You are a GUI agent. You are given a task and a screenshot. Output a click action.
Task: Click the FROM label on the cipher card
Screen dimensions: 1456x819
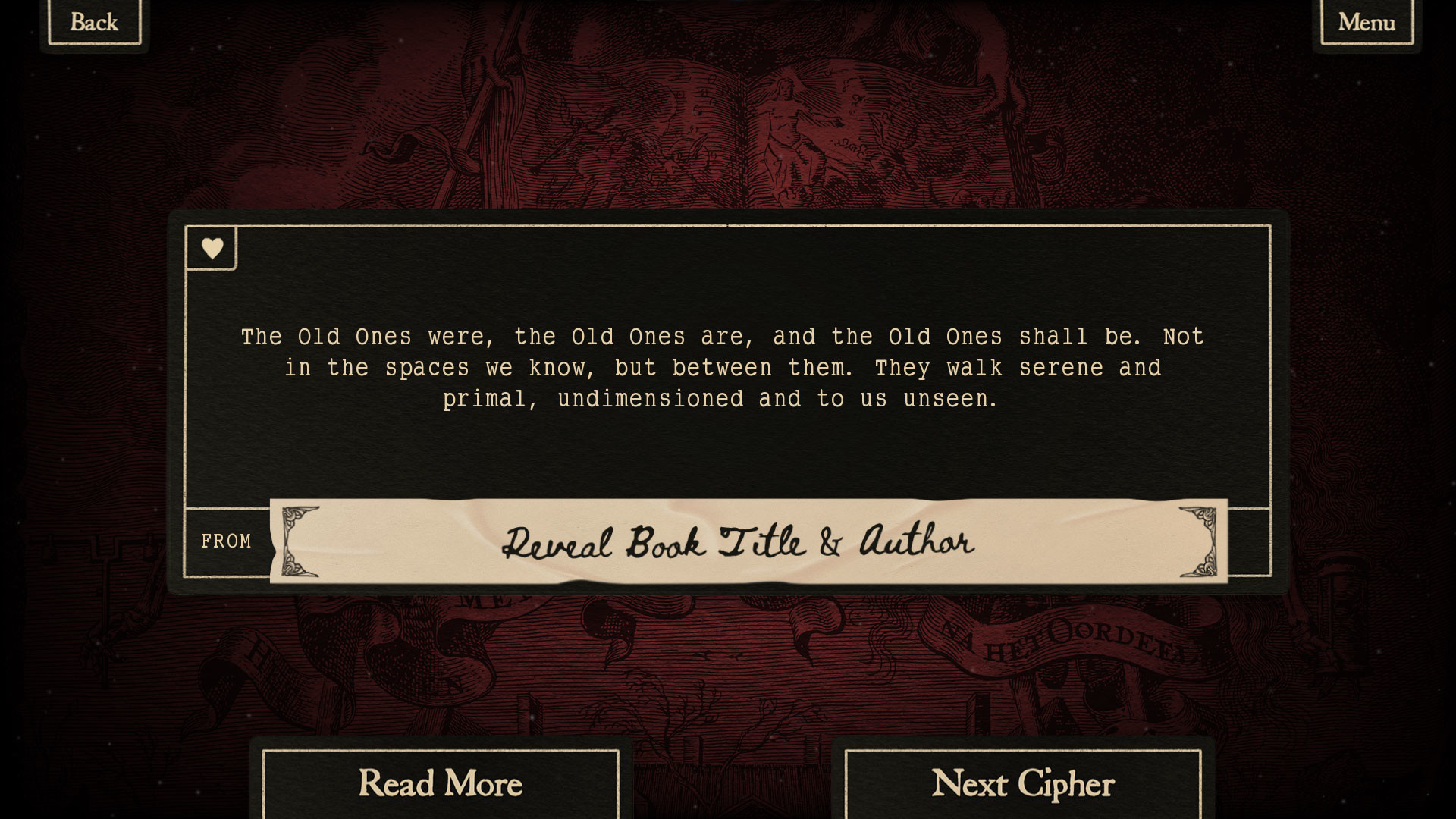[226, 541]
